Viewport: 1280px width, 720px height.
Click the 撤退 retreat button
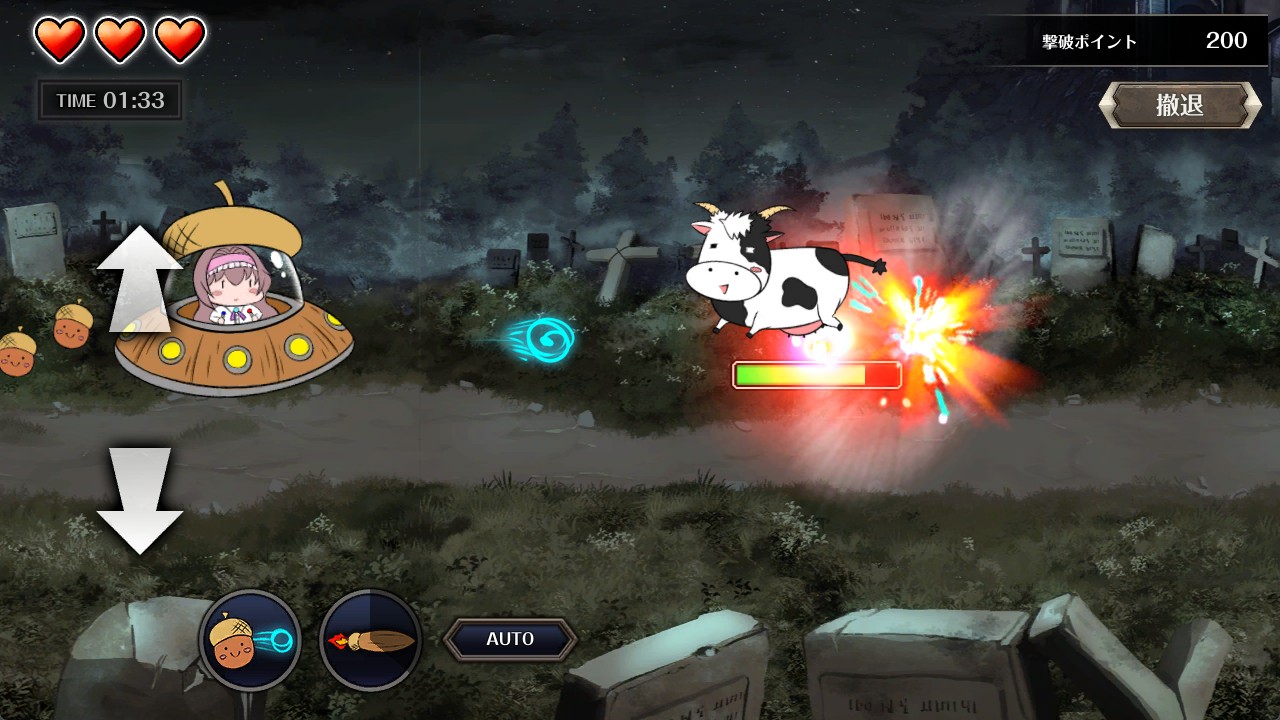(1180, 105)
